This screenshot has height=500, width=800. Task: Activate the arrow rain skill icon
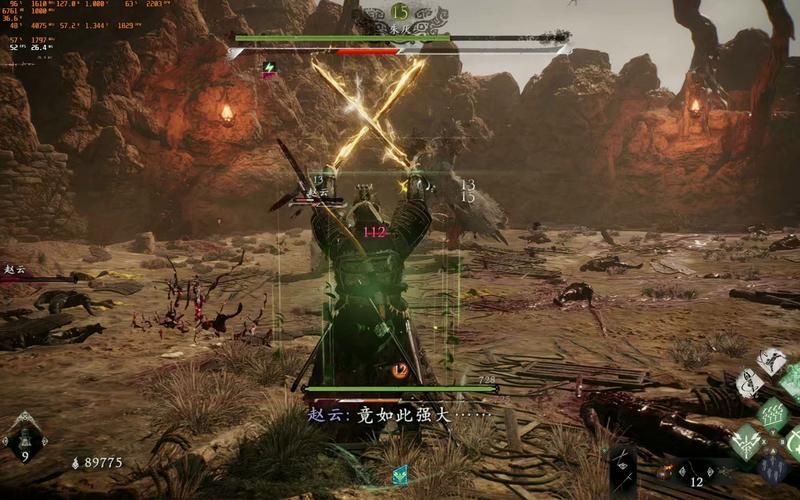tap(772, 412)
